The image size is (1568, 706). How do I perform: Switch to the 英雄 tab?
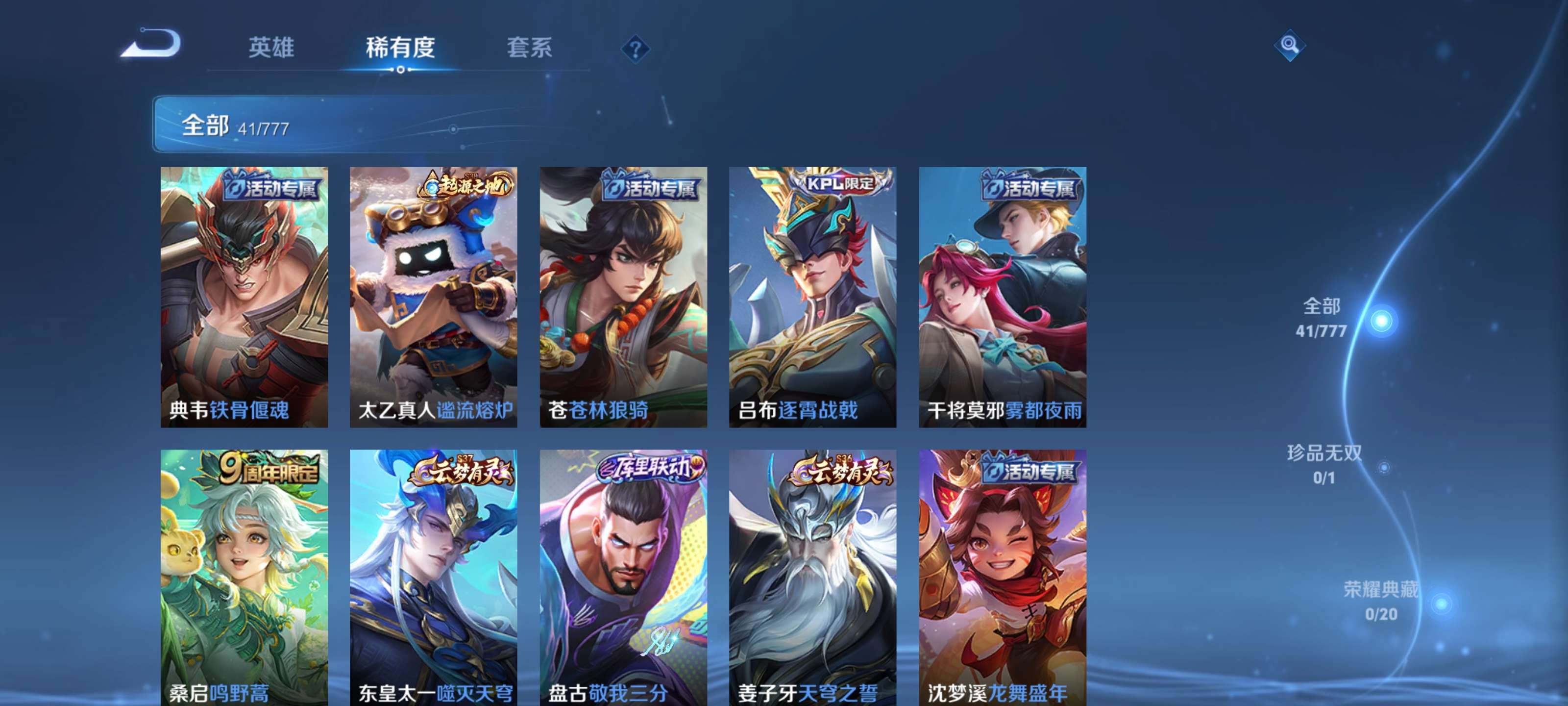271,48
